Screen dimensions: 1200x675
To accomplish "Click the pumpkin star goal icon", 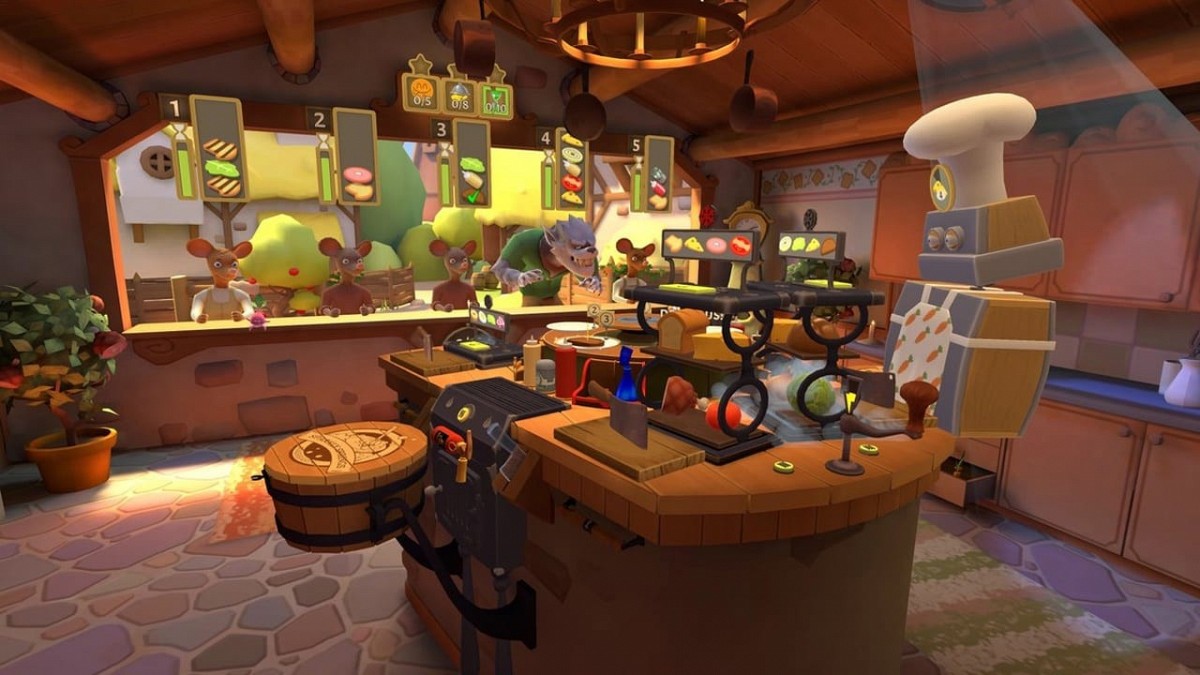I will [x=421, y=94].
